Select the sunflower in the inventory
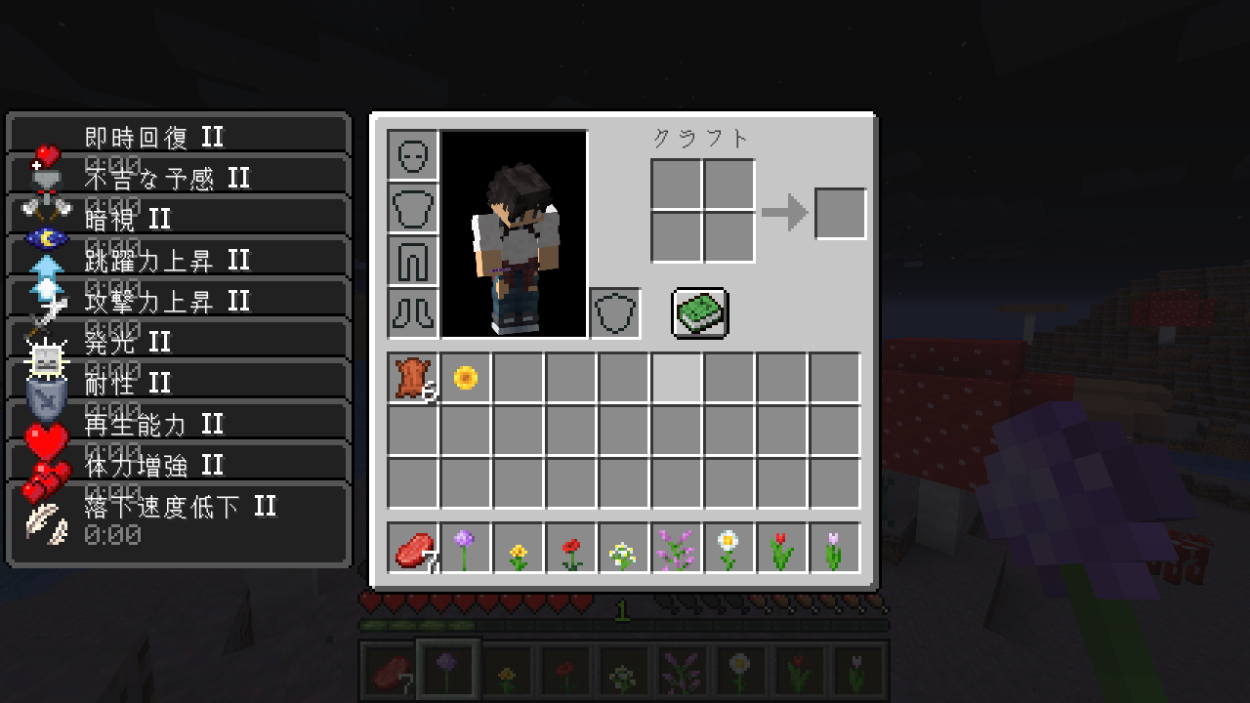Image resolution: width=1250 pixels, height=703 pixels. point(465,378)
